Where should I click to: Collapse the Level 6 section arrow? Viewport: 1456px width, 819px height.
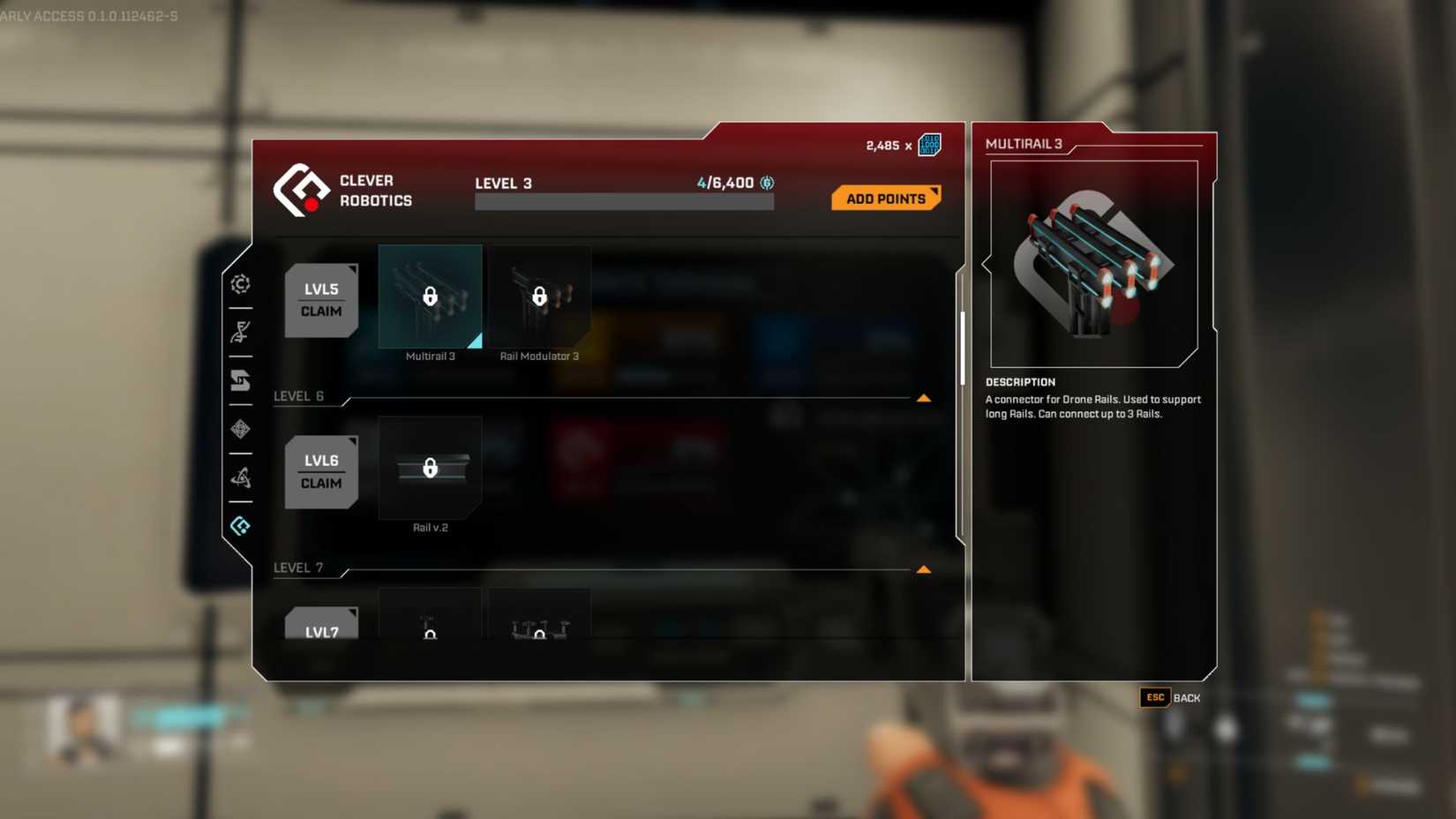(x=924, y=397)
